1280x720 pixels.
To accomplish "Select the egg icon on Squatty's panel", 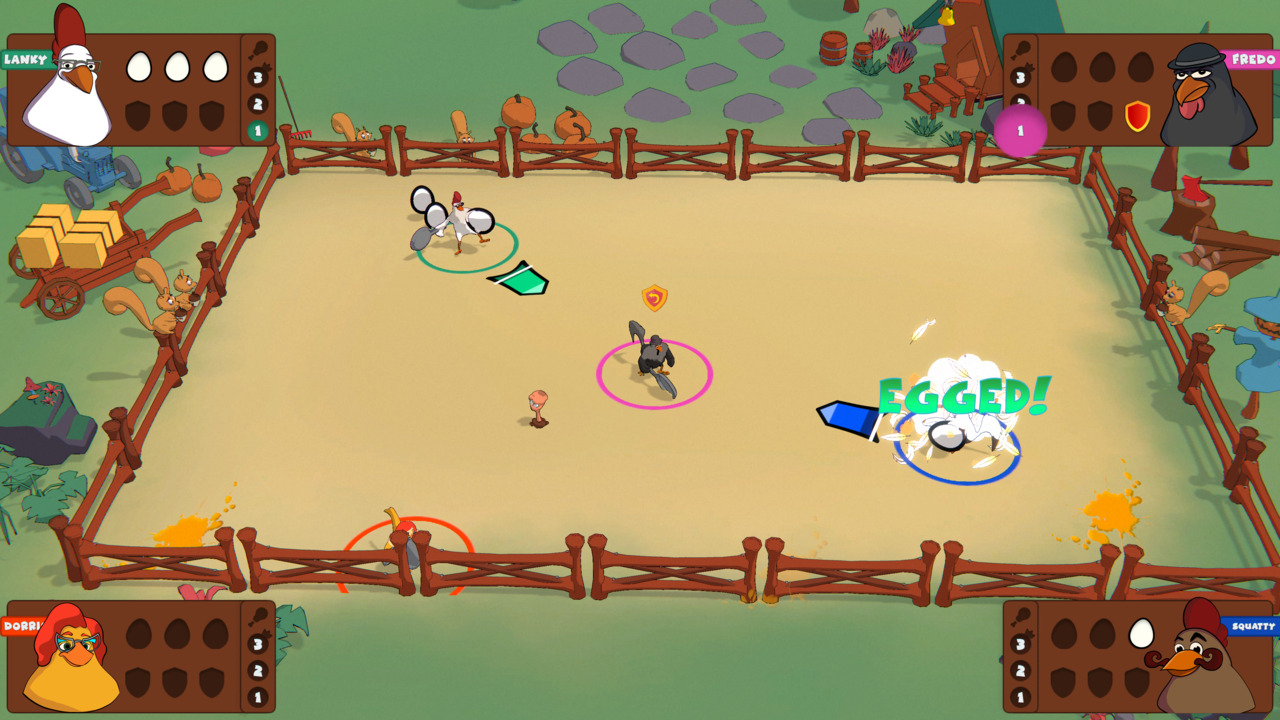I will (1141, 633).
